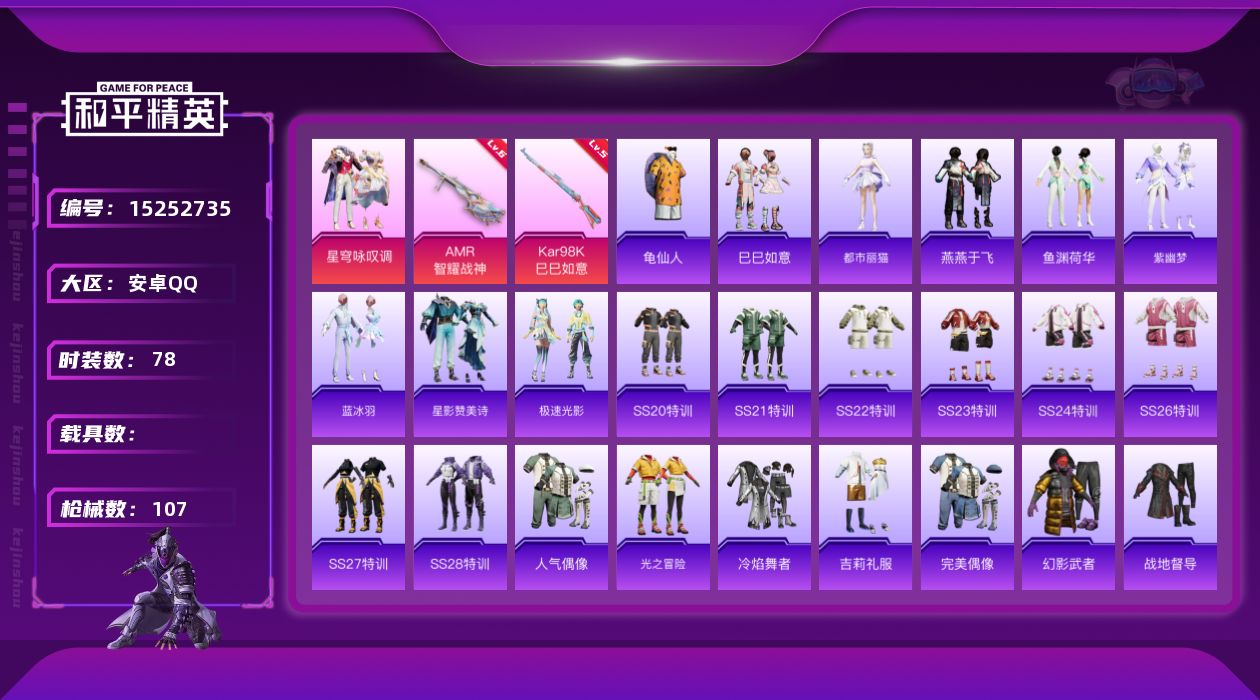Choose the 冷焰舞者 outfit card
Viewport: 1260px width, 700px height.
[x=764, y=517]
